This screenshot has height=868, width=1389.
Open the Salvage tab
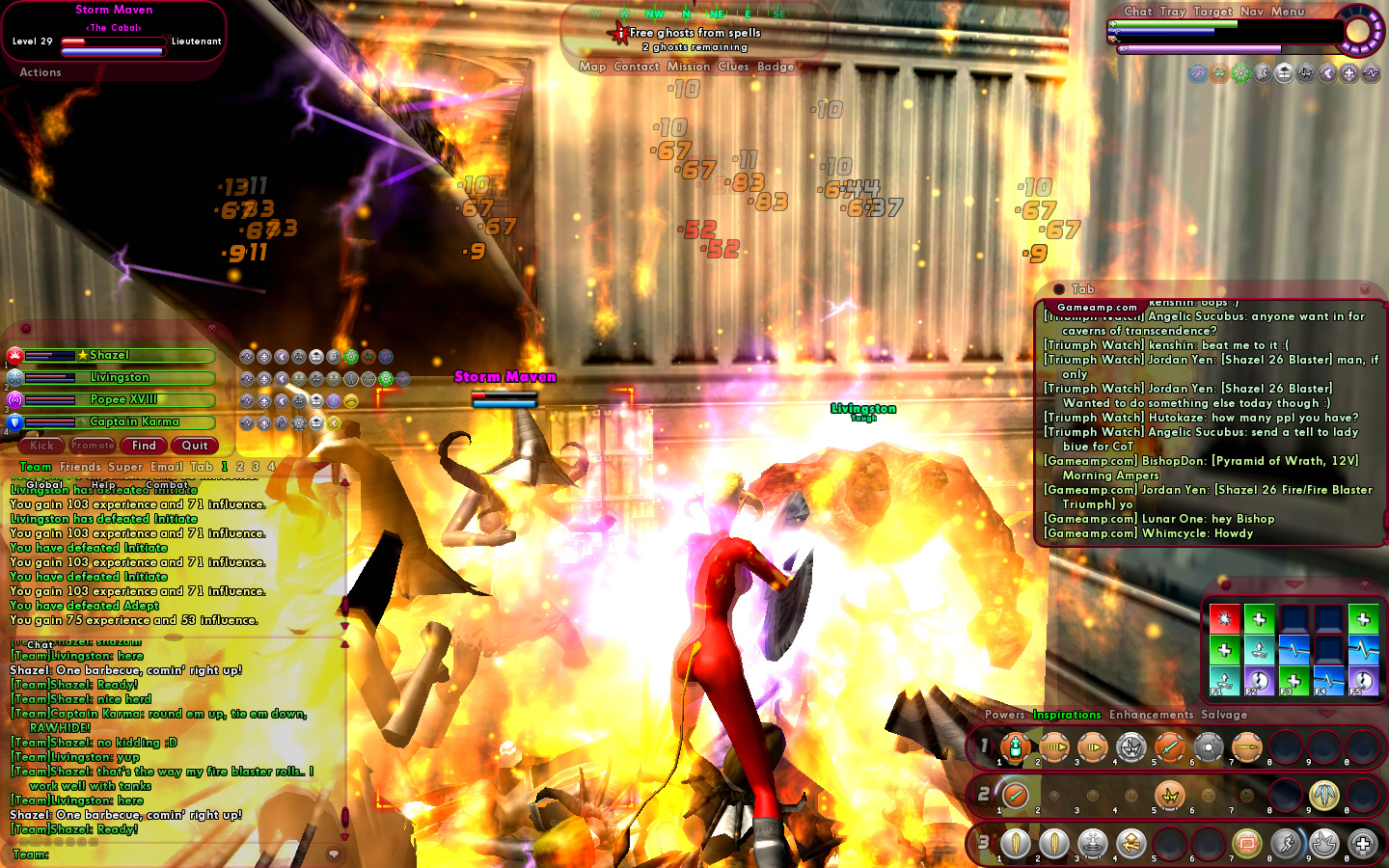1224,715
